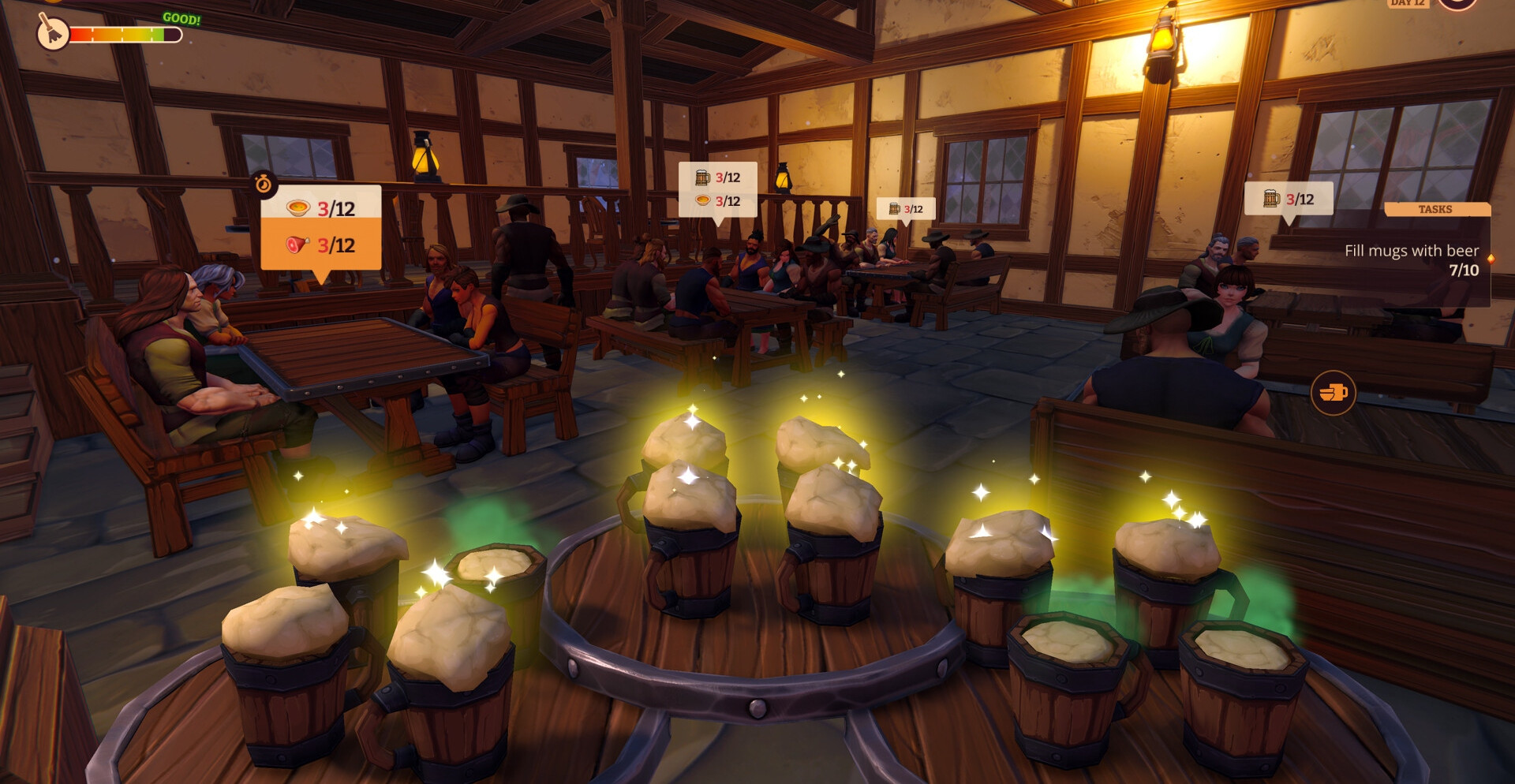Click the round beer mug serve icon
The width and height of the screenshot is (1515, 784).
[1333, 392]
